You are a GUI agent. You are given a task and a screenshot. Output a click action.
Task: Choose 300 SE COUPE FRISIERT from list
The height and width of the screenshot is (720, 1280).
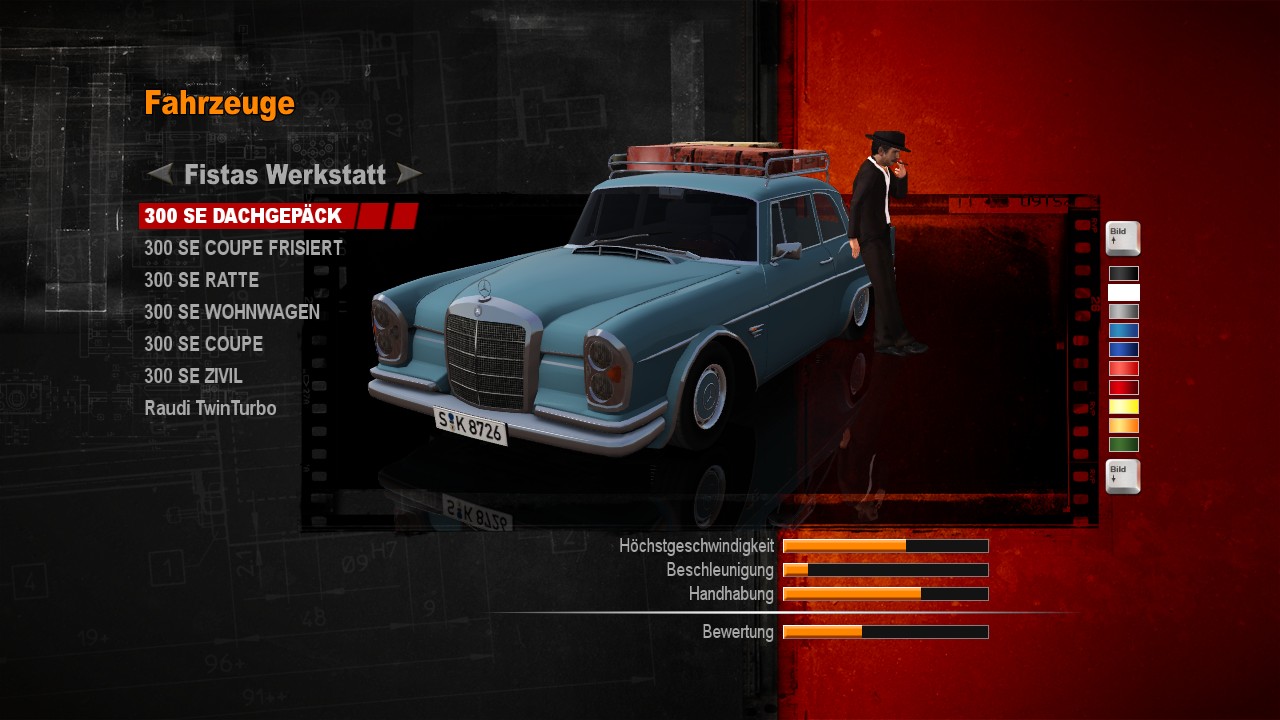pyautogui.click(x=243, y=248)
